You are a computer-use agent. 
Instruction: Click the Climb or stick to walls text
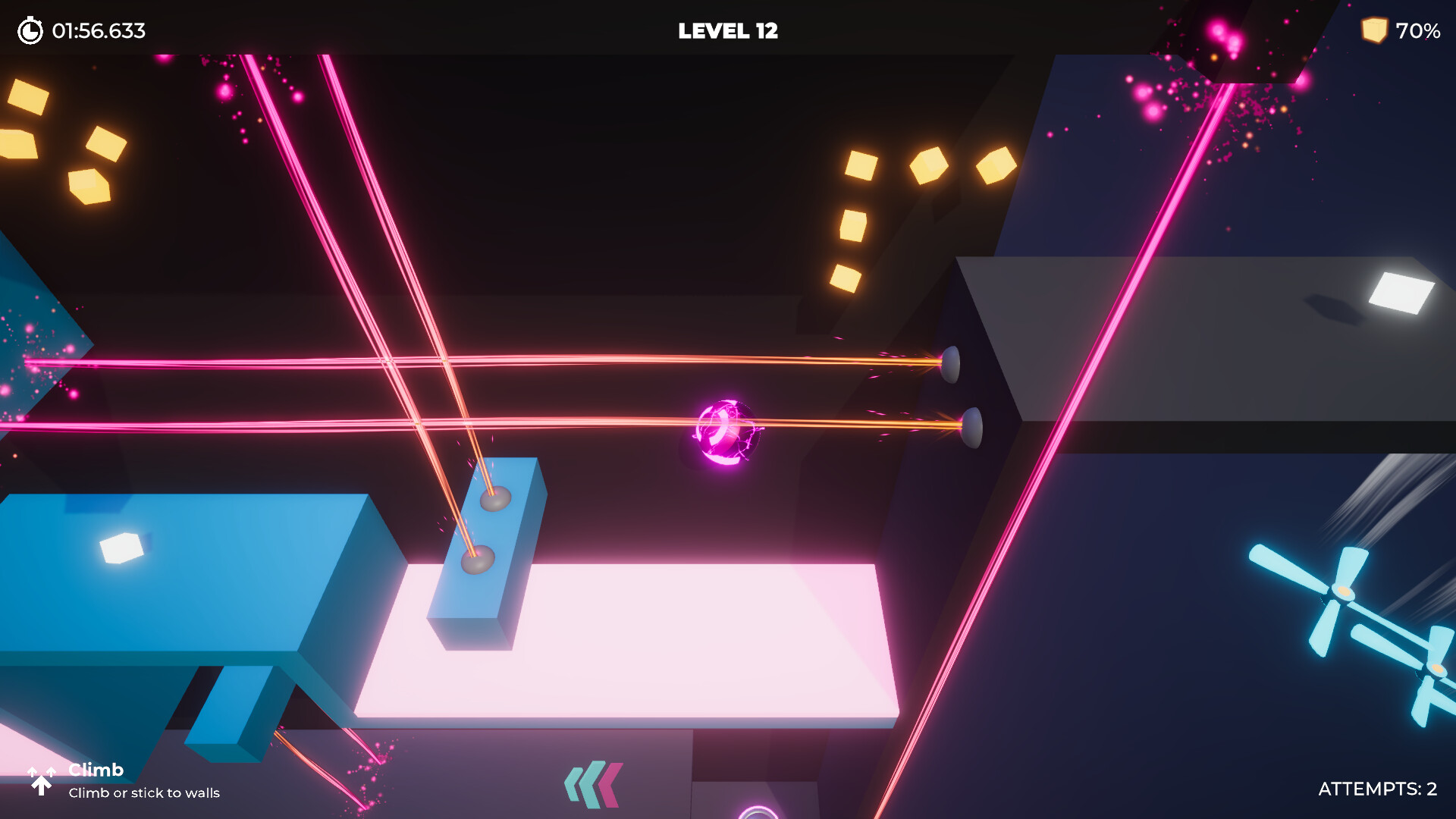[144, 793]
